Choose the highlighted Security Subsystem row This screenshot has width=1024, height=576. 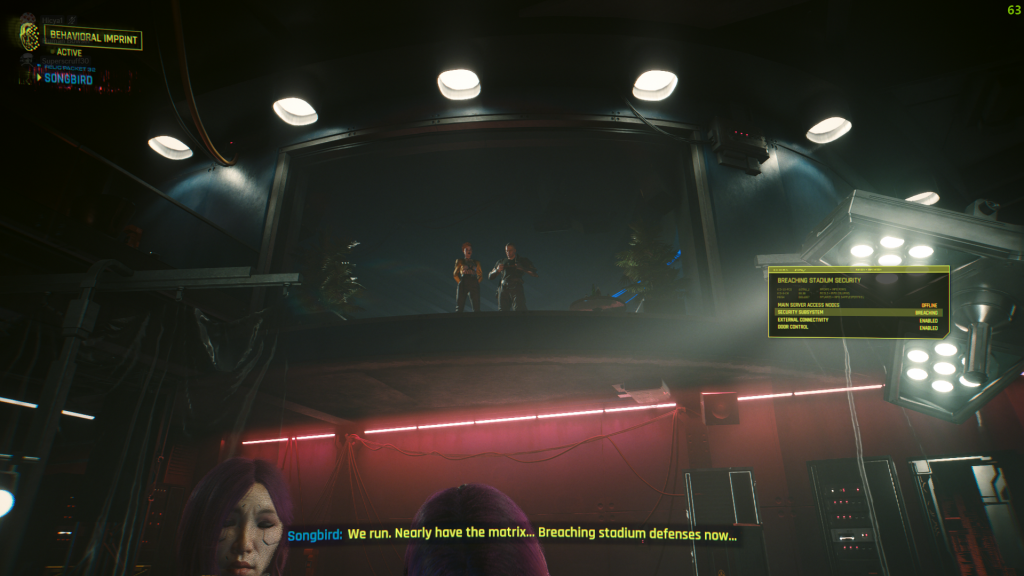tap(857, 312)
